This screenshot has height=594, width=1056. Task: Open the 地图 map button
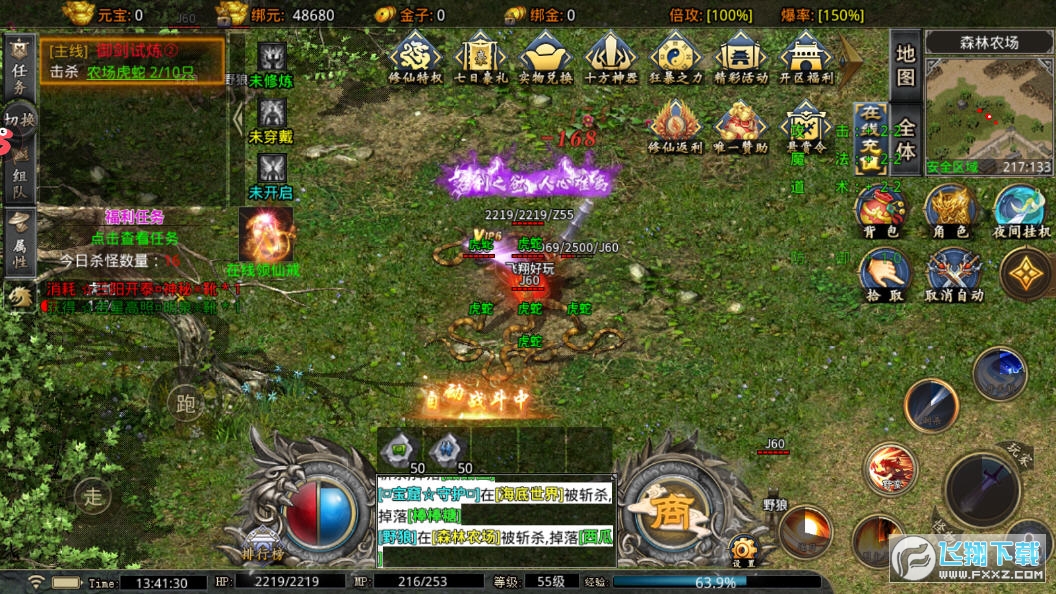(x=905, y=64)
